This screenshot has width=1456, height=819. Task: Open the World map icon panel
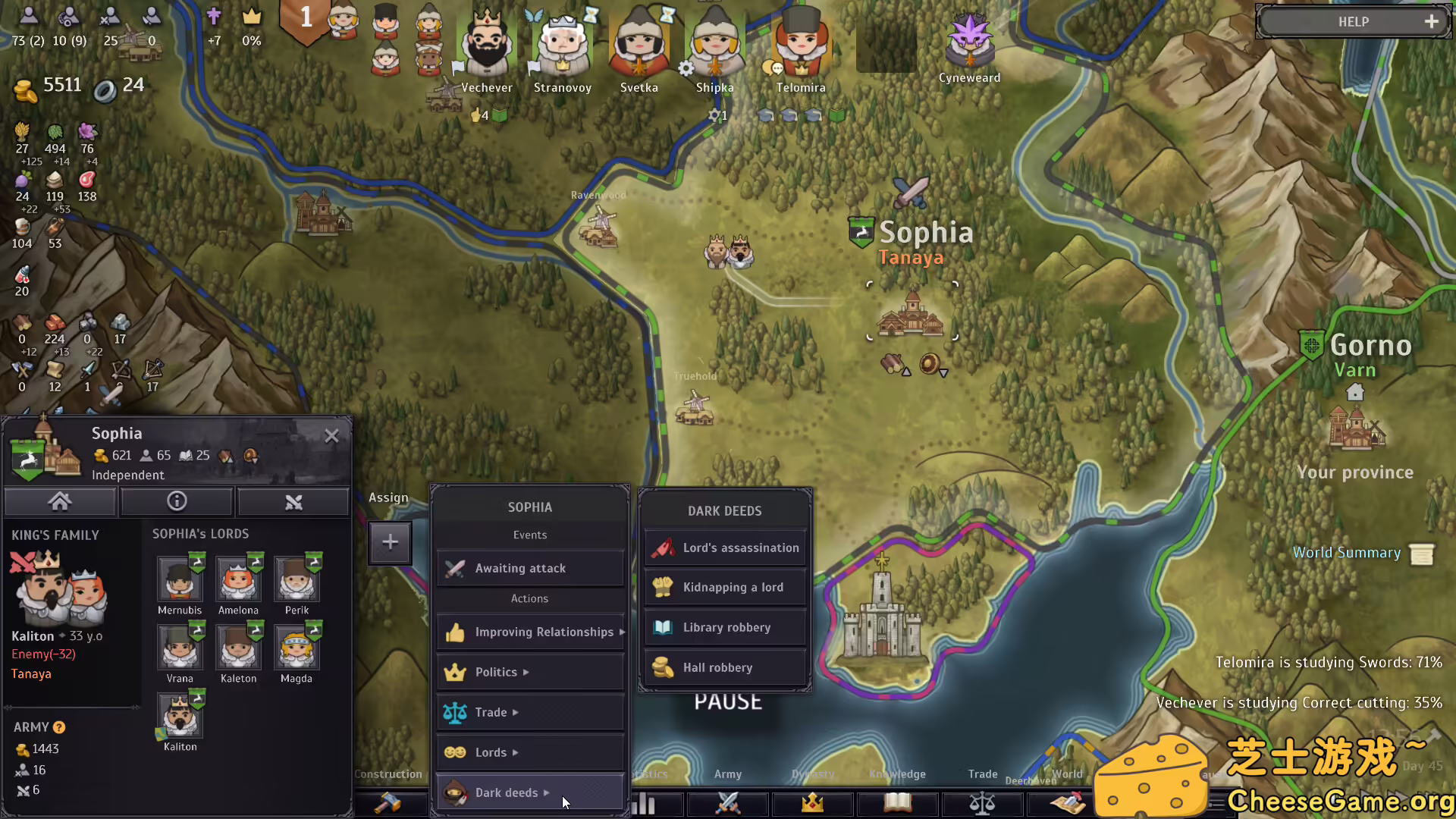[1069, 803]
